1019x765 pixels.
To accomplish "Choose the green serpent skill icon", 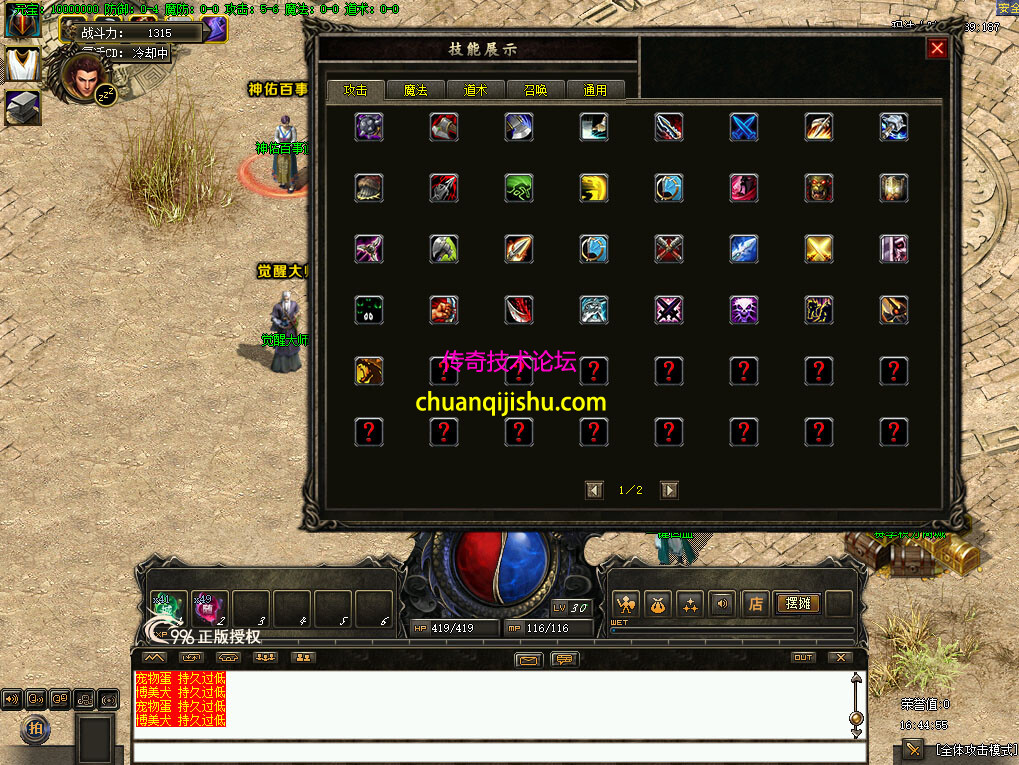I will pos(519,188).
